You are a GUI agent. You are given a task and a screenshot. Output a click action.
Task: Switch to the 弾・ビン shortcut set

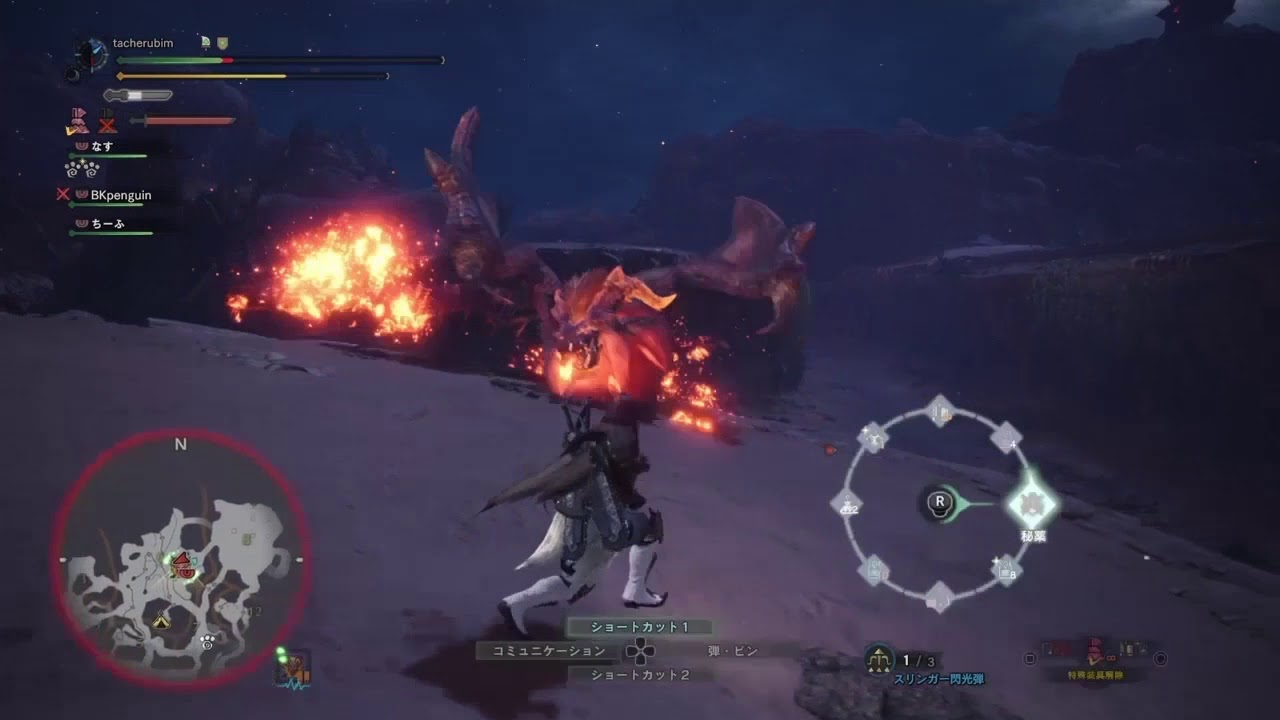733,651
